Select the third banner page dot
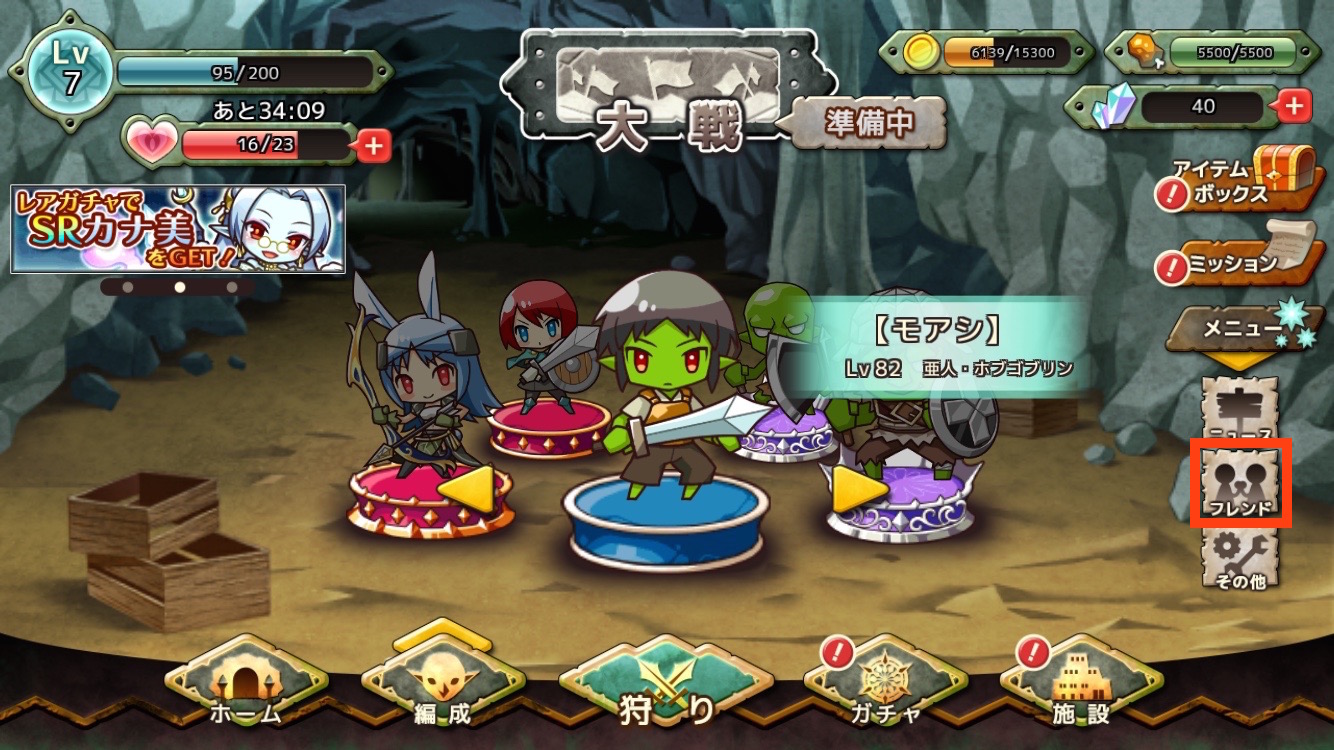 coord(232,286)
